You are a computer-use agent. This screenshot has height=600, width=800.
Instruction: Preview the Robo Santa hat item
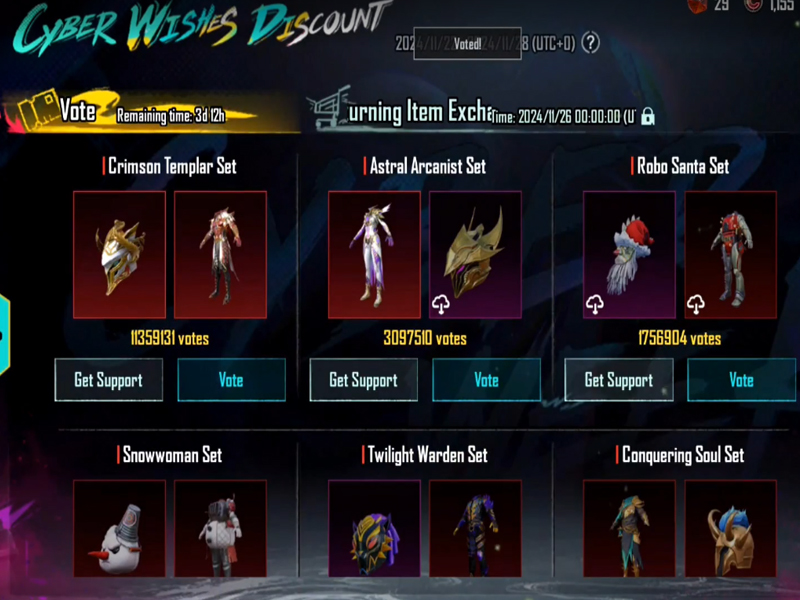click(629, 255)
